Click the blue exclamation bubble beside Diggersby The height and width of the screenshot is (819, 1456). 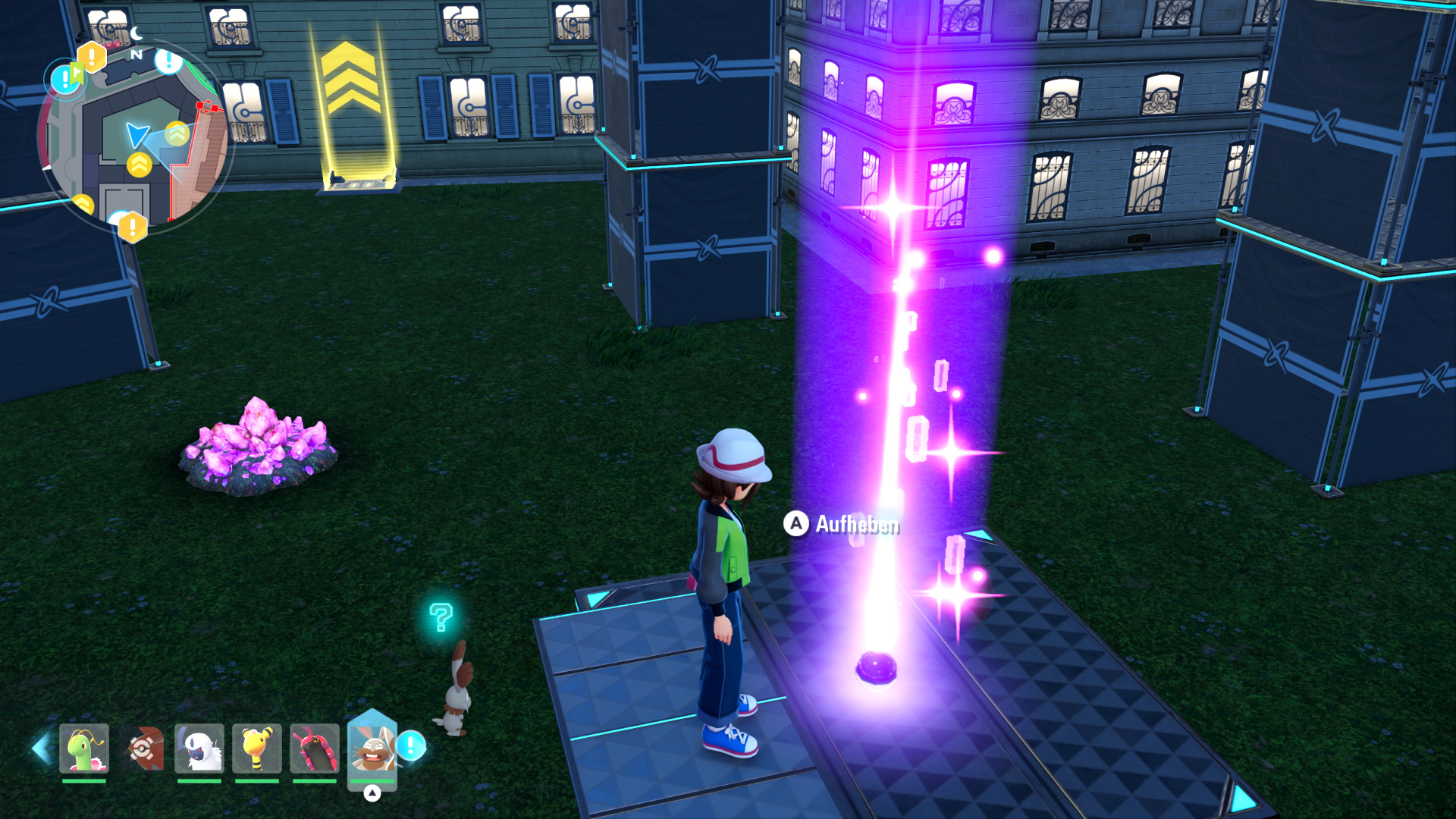pos(411,745)
